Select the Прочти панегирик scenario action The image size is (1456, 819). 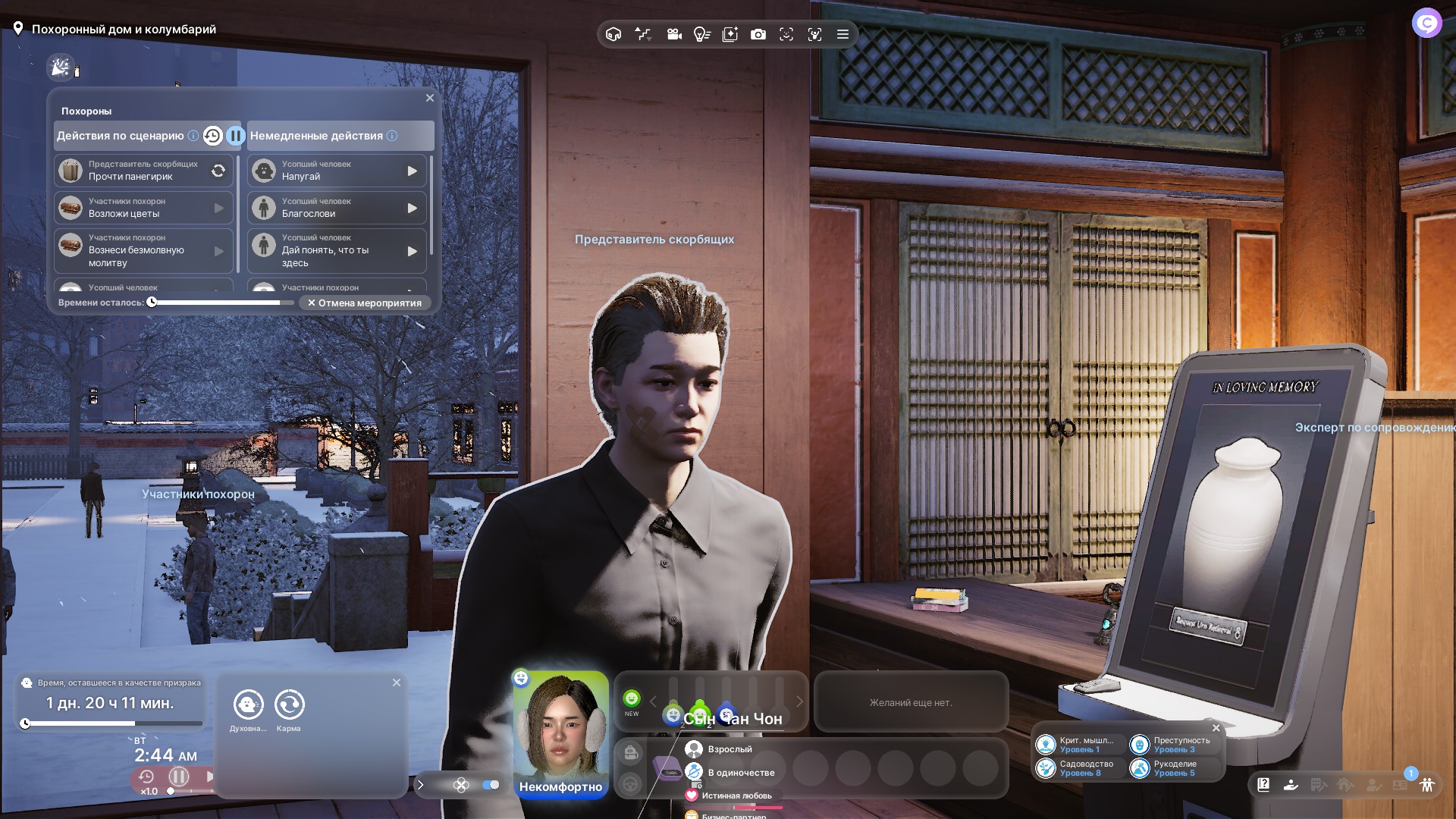(143, 171)
